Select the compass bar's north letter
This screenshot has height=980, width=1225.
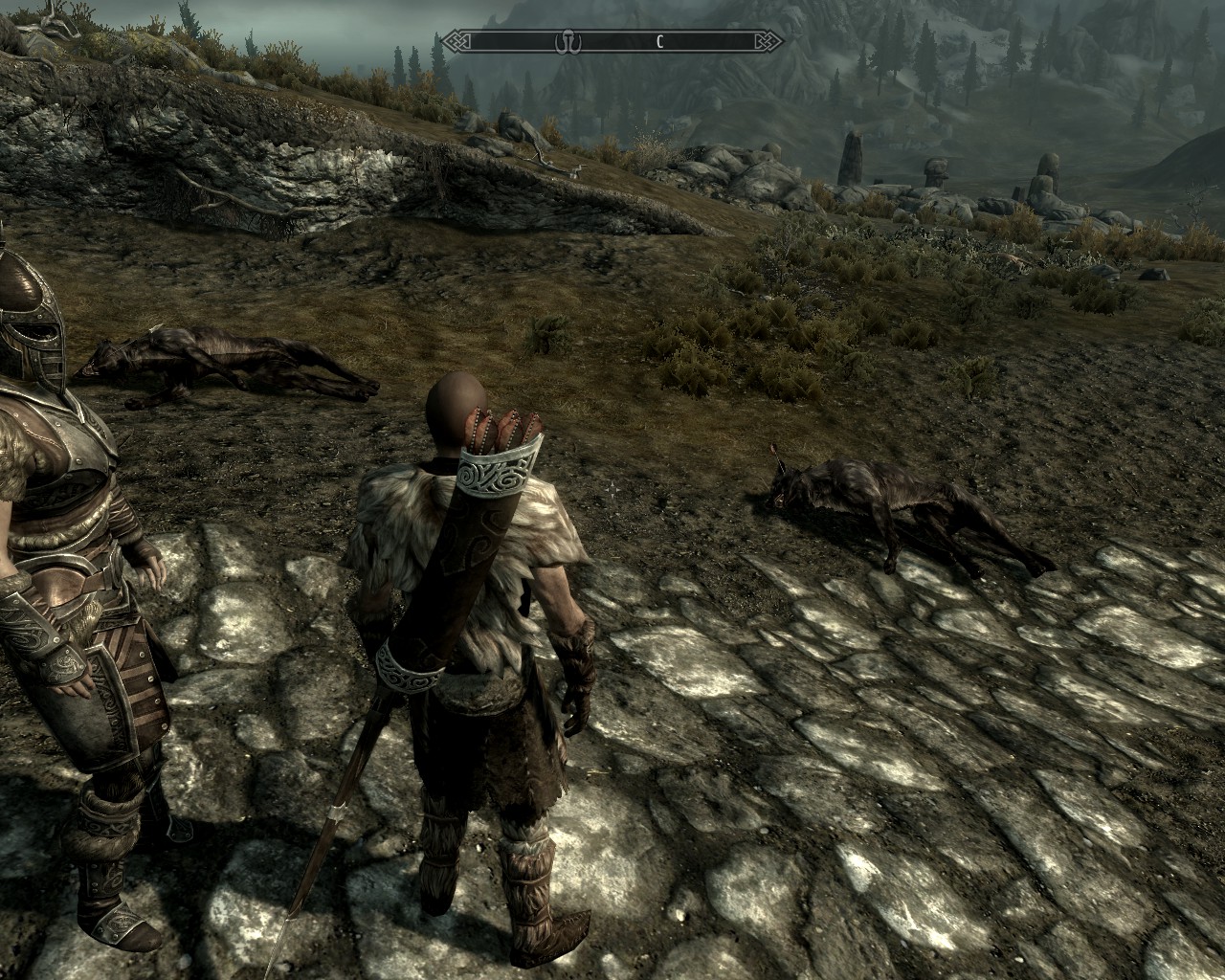coord(659,41)
